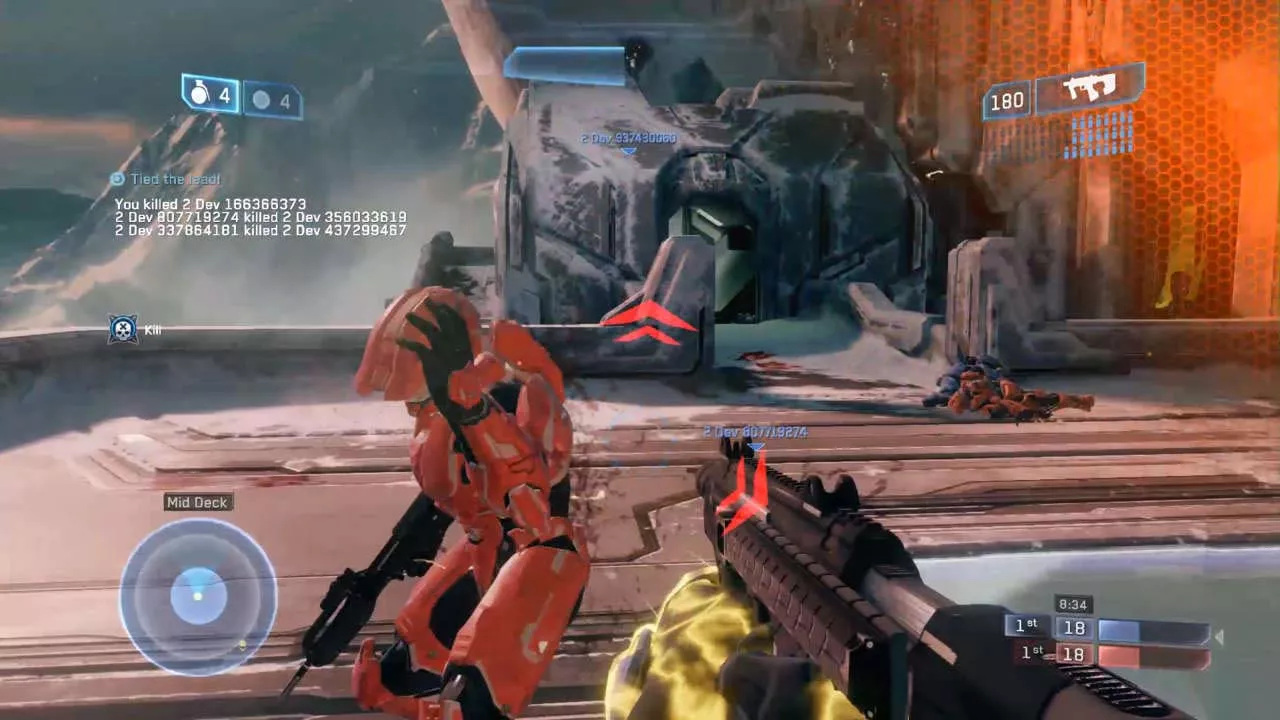The image size is (1280, 720).
Task: Select the plasma grenade slot
Action: pyautogui.click(x=272, y=100)
